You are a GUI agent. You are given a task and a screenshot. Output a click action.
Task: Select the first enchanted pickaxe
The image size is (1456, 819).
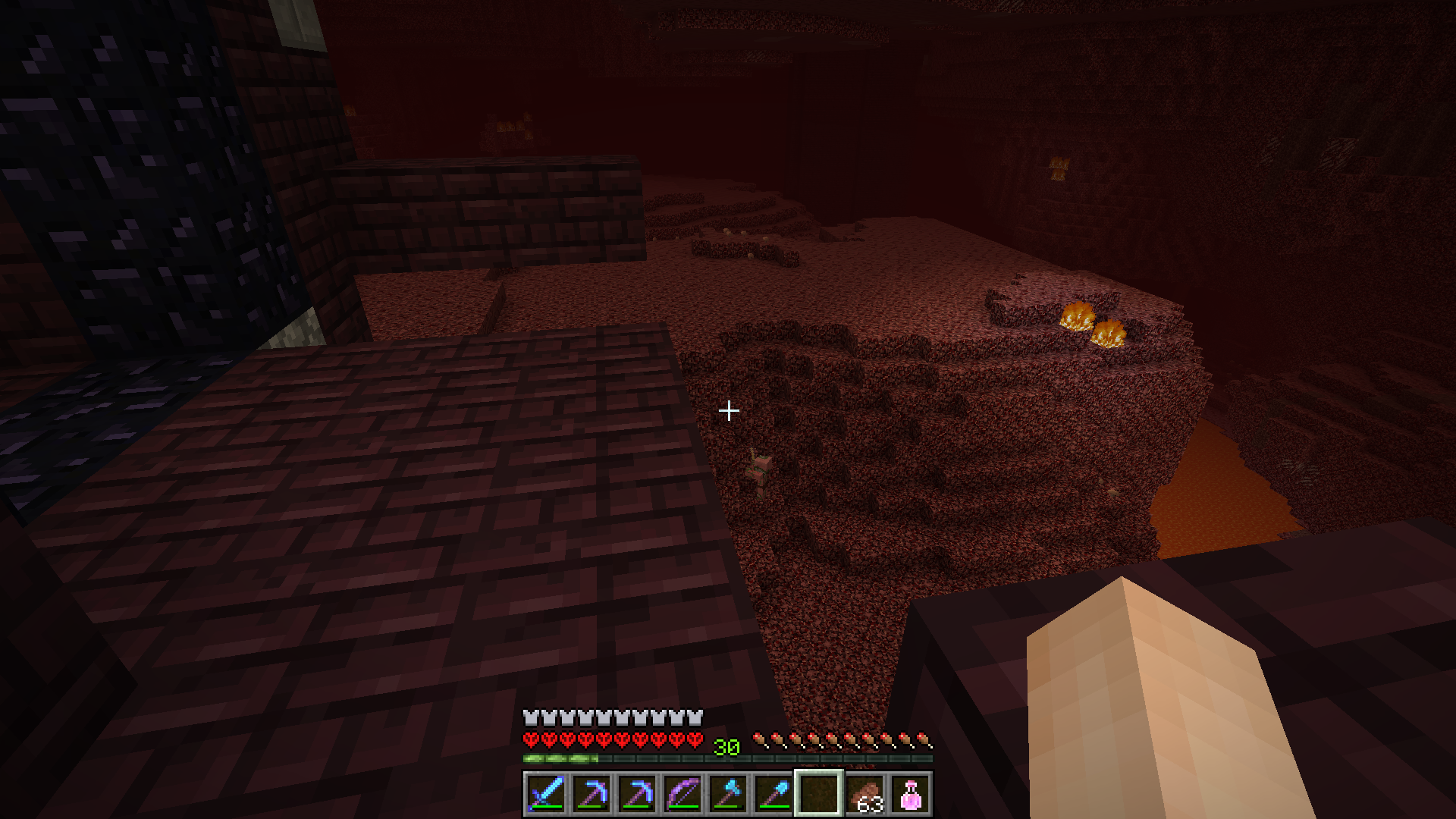(592, 795)
